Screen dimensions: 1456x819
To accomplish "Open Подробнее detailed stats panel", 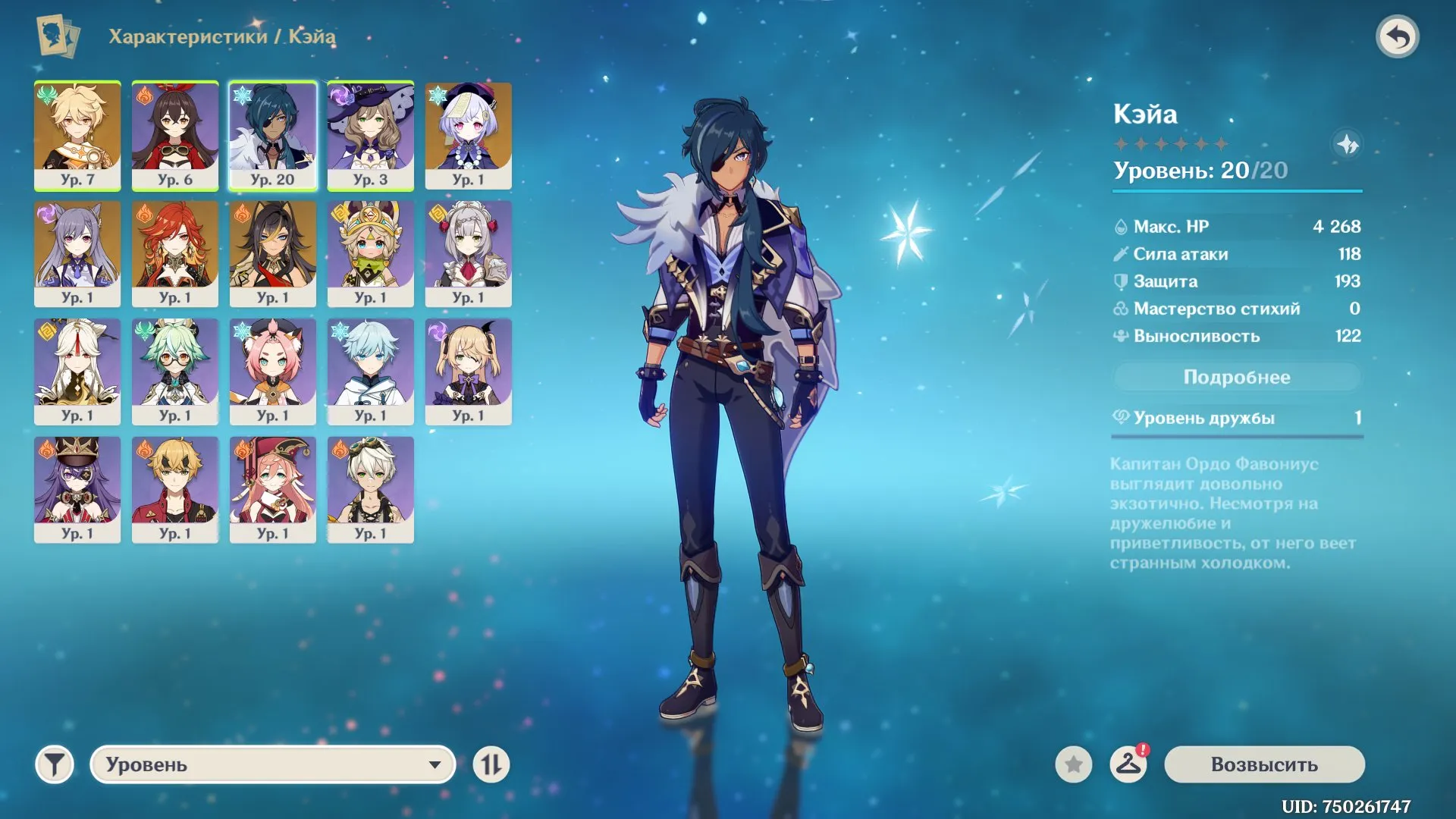I will pos(1237,376).
